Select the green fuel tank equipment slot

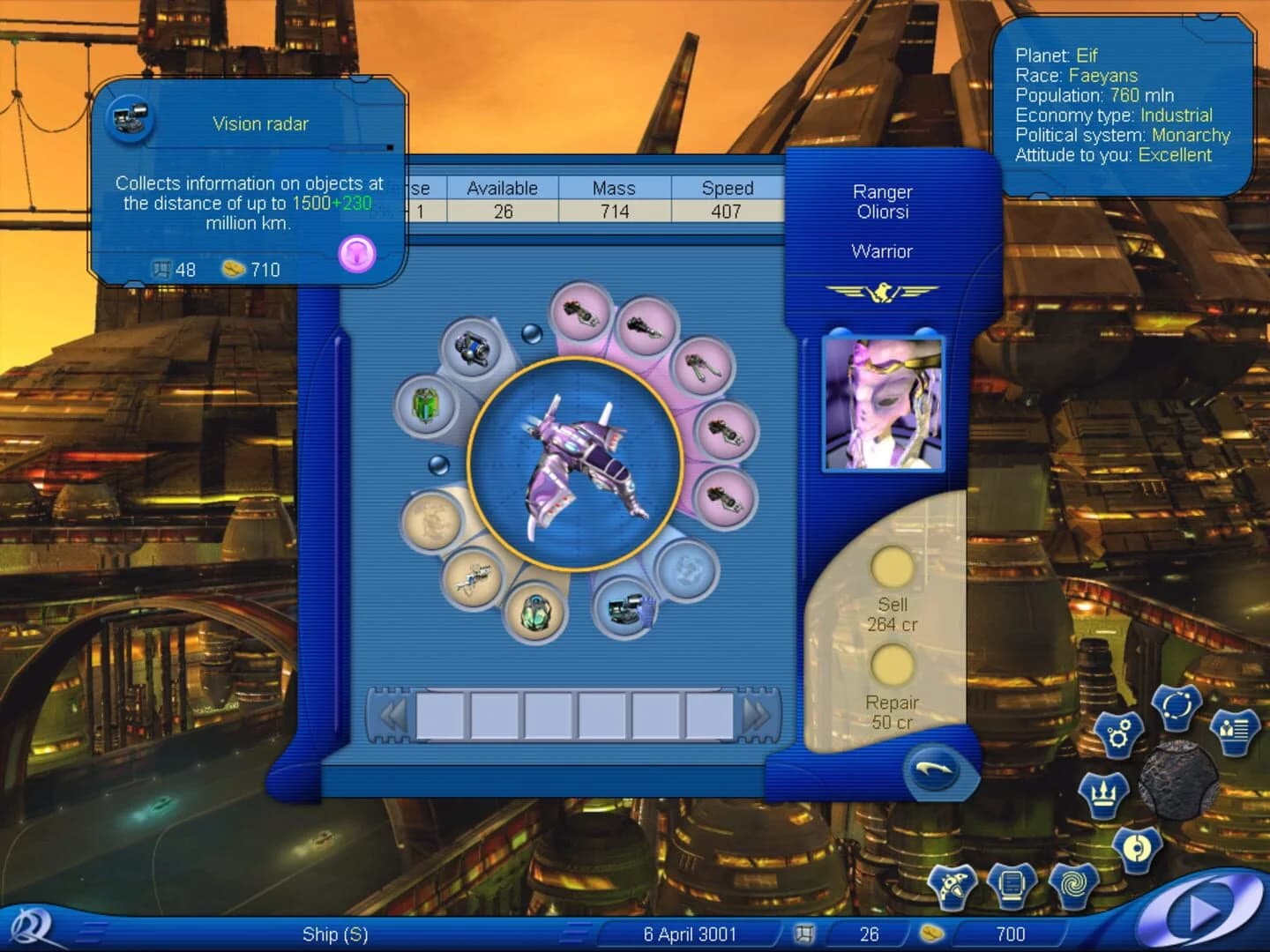(x=425, y=405)
